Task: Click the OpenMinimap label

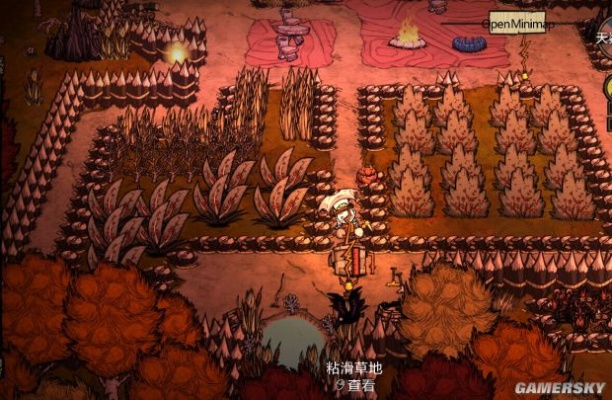Action: [x=514, y=21]
